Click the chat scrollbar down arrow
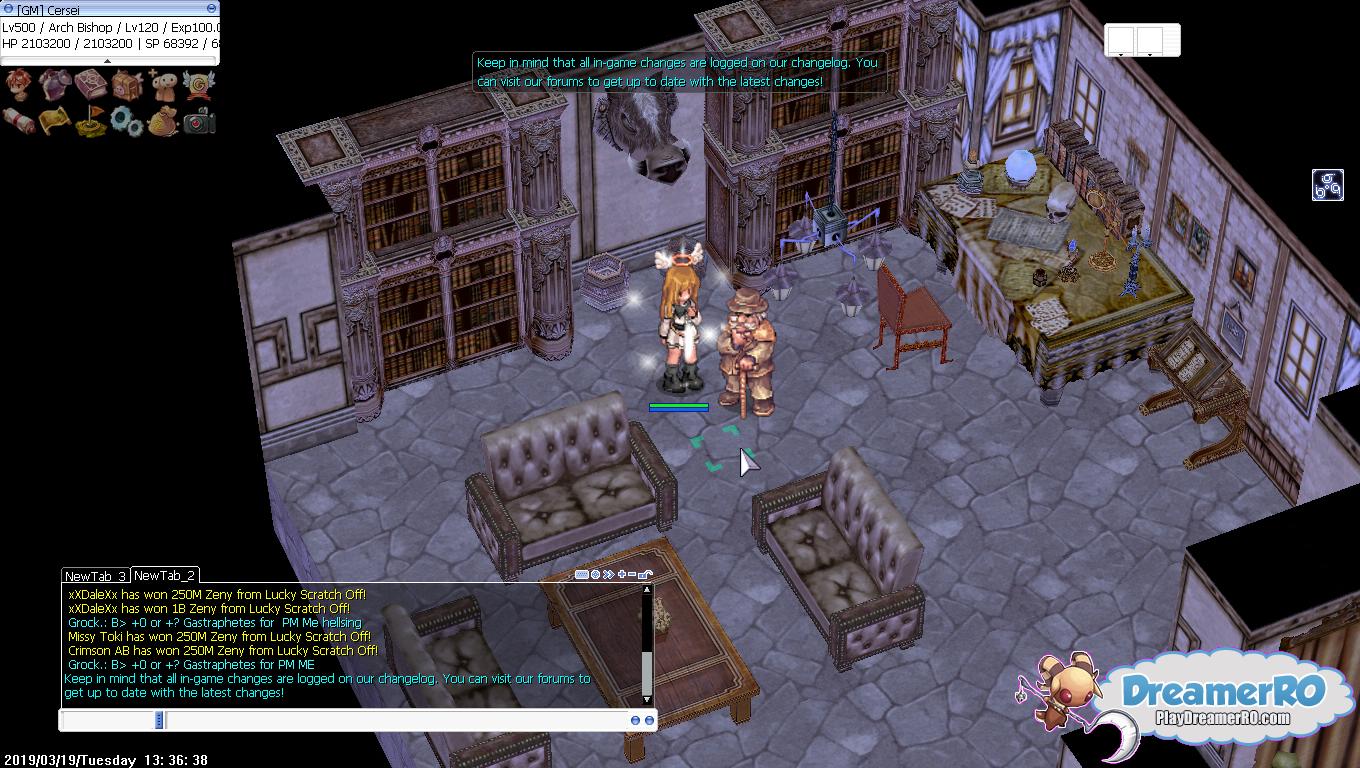 (x=647, y=698)
